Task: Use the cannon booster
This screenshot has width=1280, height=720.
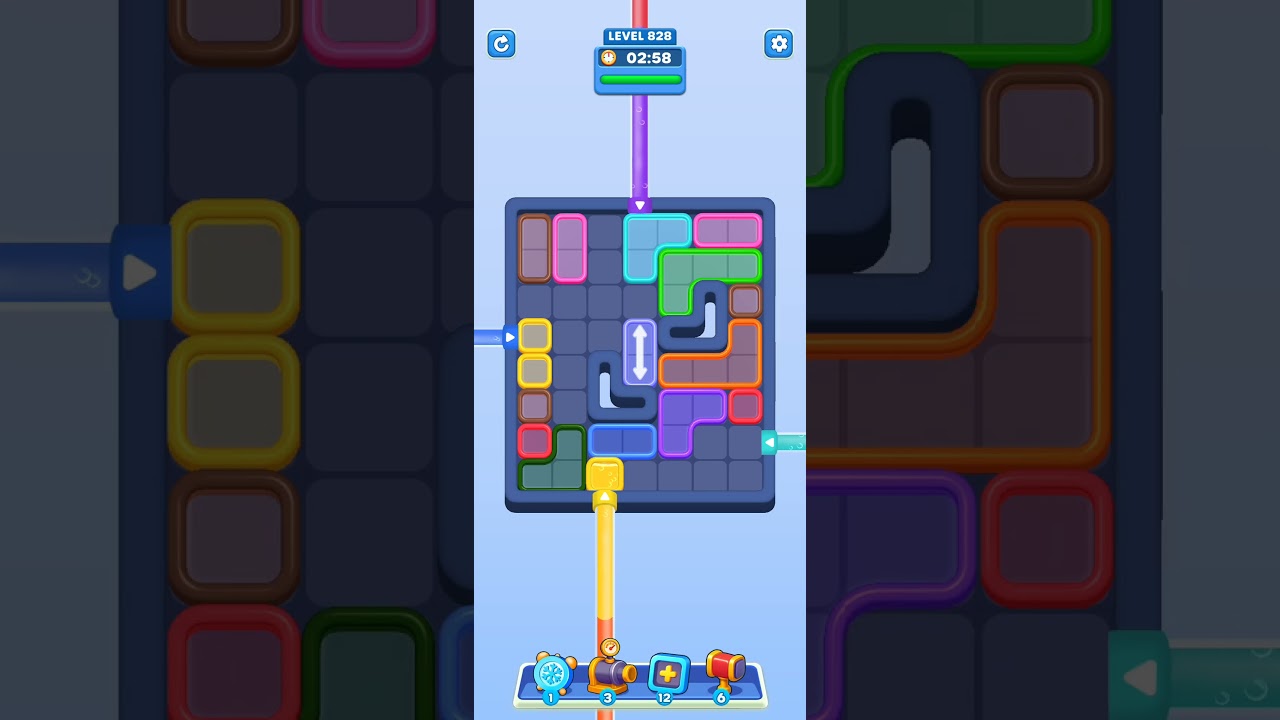Action: coord(610,674)
